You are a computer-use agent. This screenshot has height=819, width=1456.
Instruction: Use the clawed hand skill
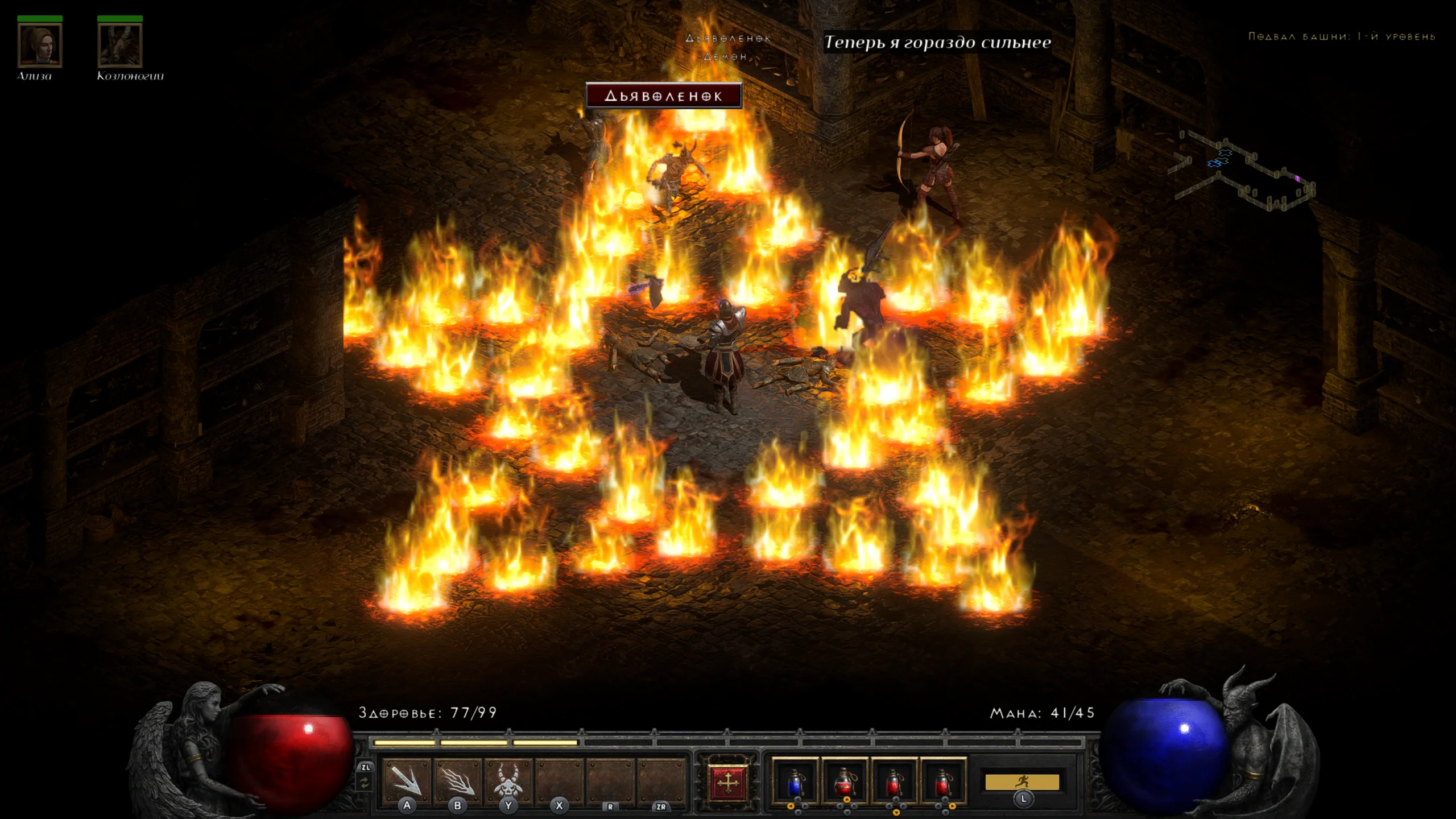coord(457,780)
